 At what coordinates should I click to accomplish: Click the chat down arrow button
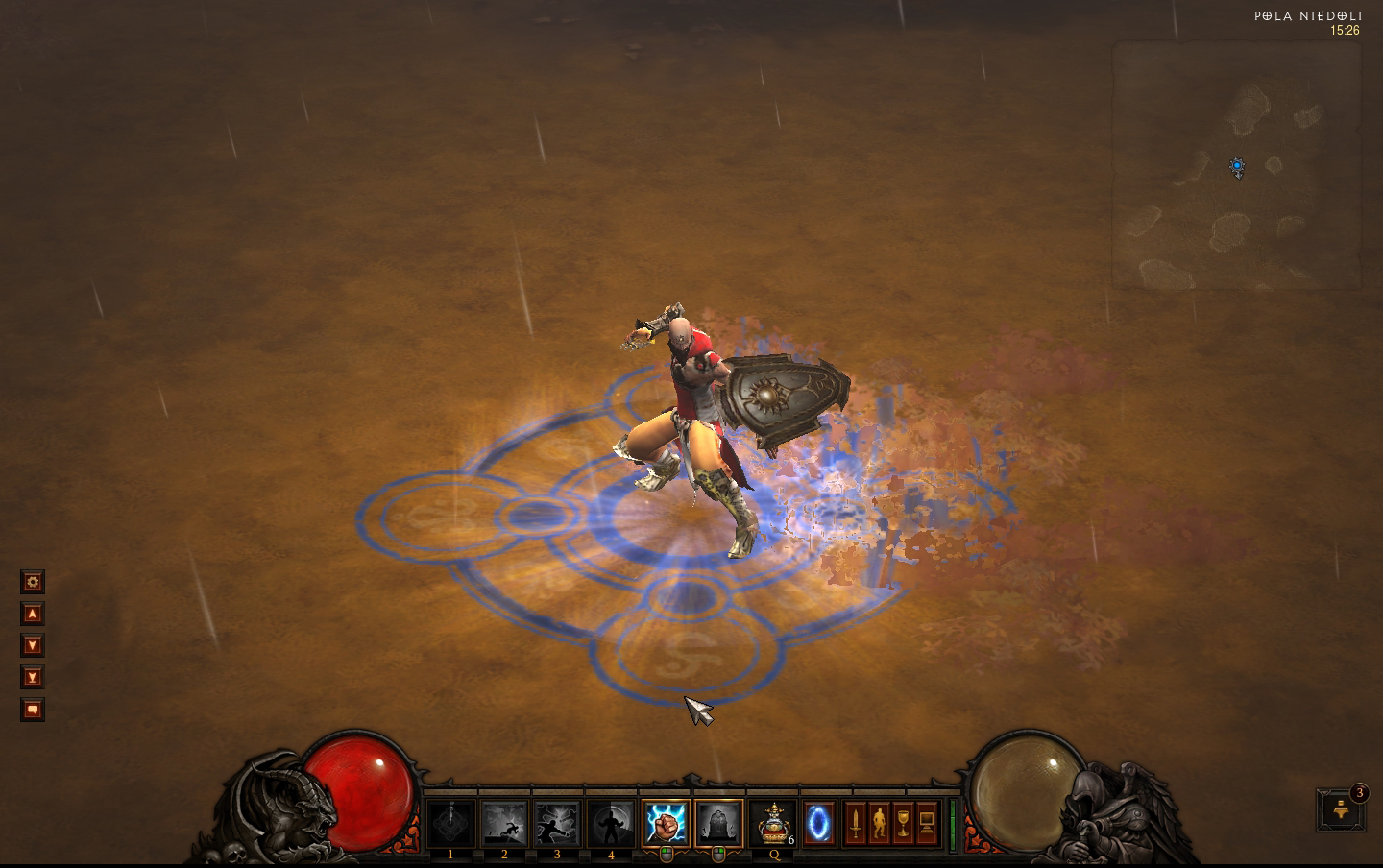pyautogui.click(x=33, y=645)
